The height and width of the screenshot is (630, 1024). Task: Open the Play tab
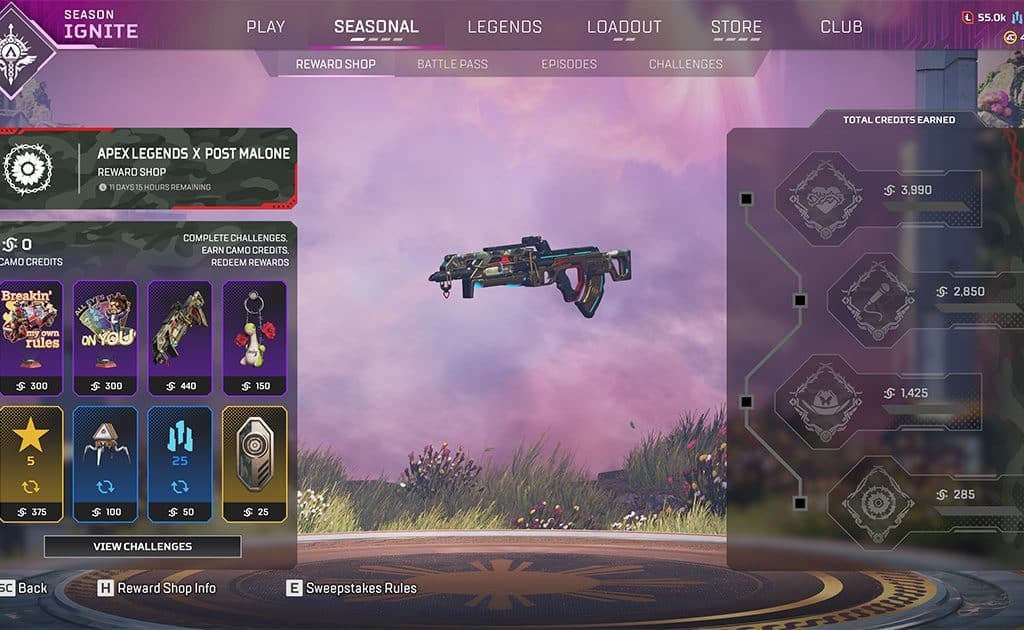click(265, 27)
